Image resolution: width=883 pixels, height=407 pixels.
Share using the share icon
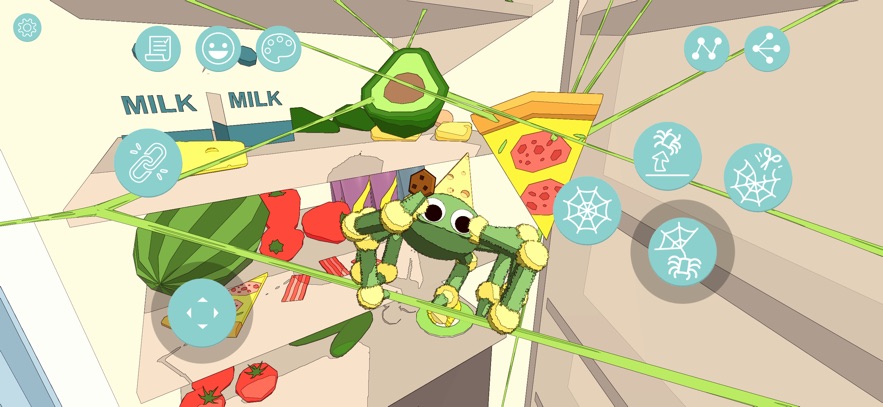pyautogui.click(x=767, y=48)
